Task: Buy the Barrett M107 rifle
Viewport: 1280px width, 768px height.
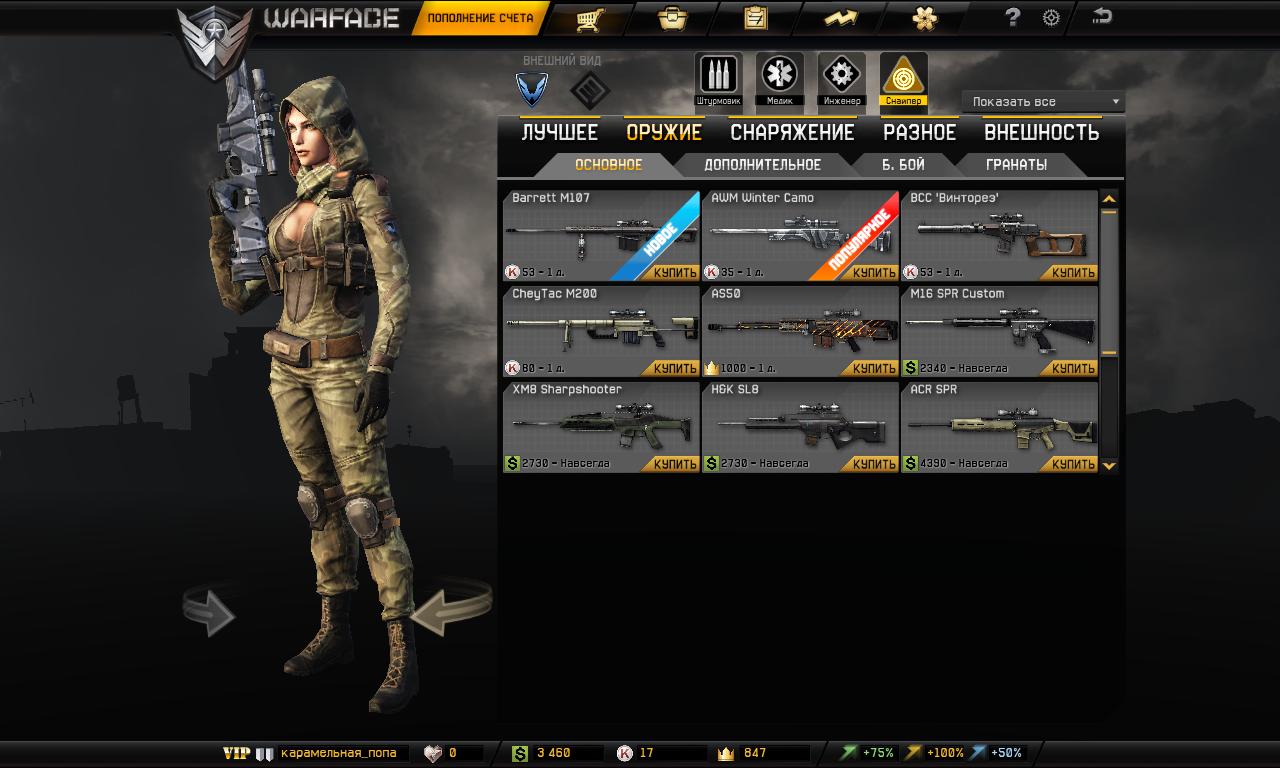Action: 675,273
